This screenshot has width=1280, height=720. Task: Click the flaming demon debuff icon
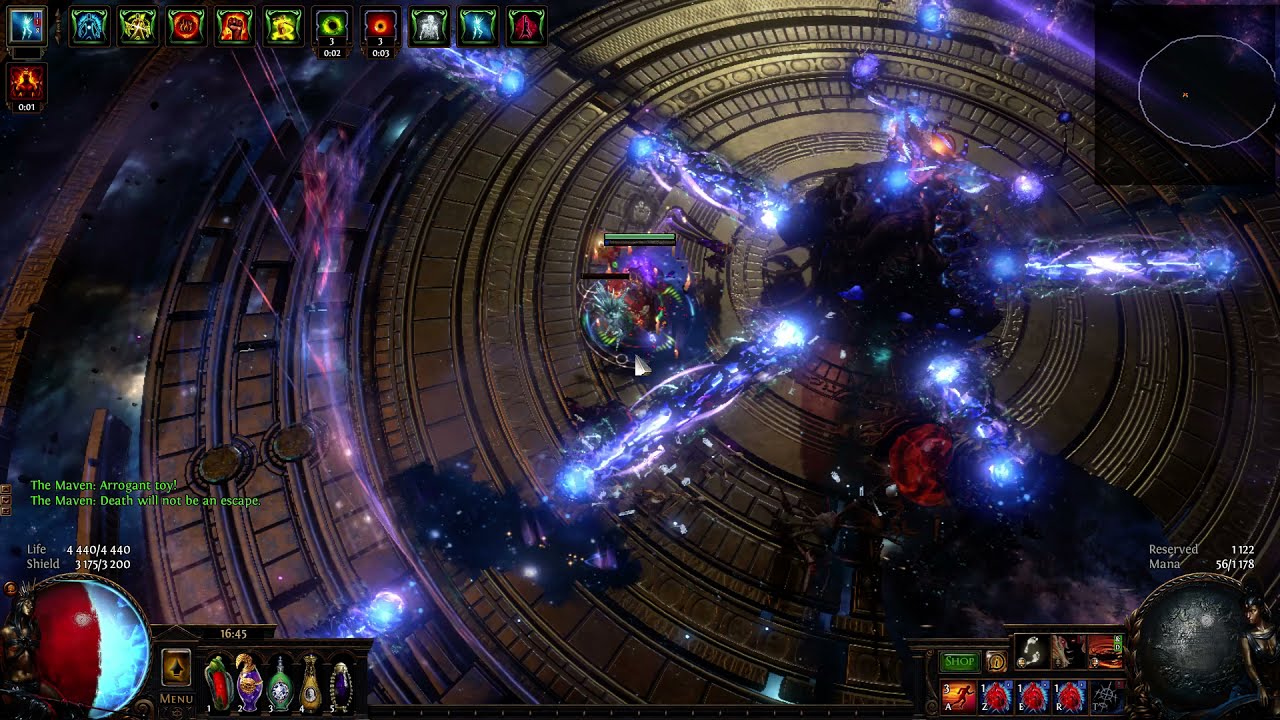[27, 84]
